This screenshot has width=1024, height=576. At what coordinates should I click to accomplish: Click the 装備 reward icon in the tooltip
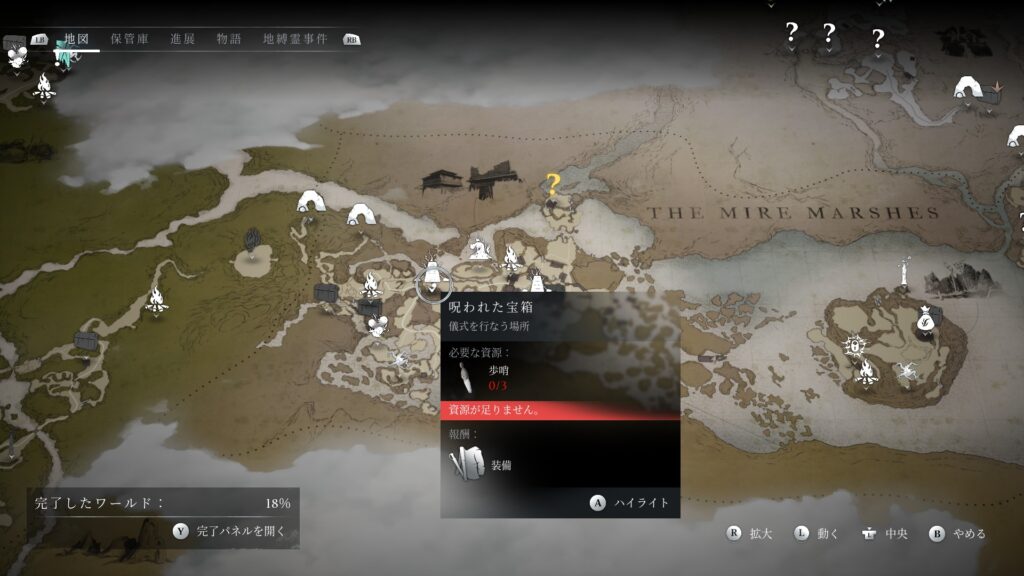coord(465,464)
